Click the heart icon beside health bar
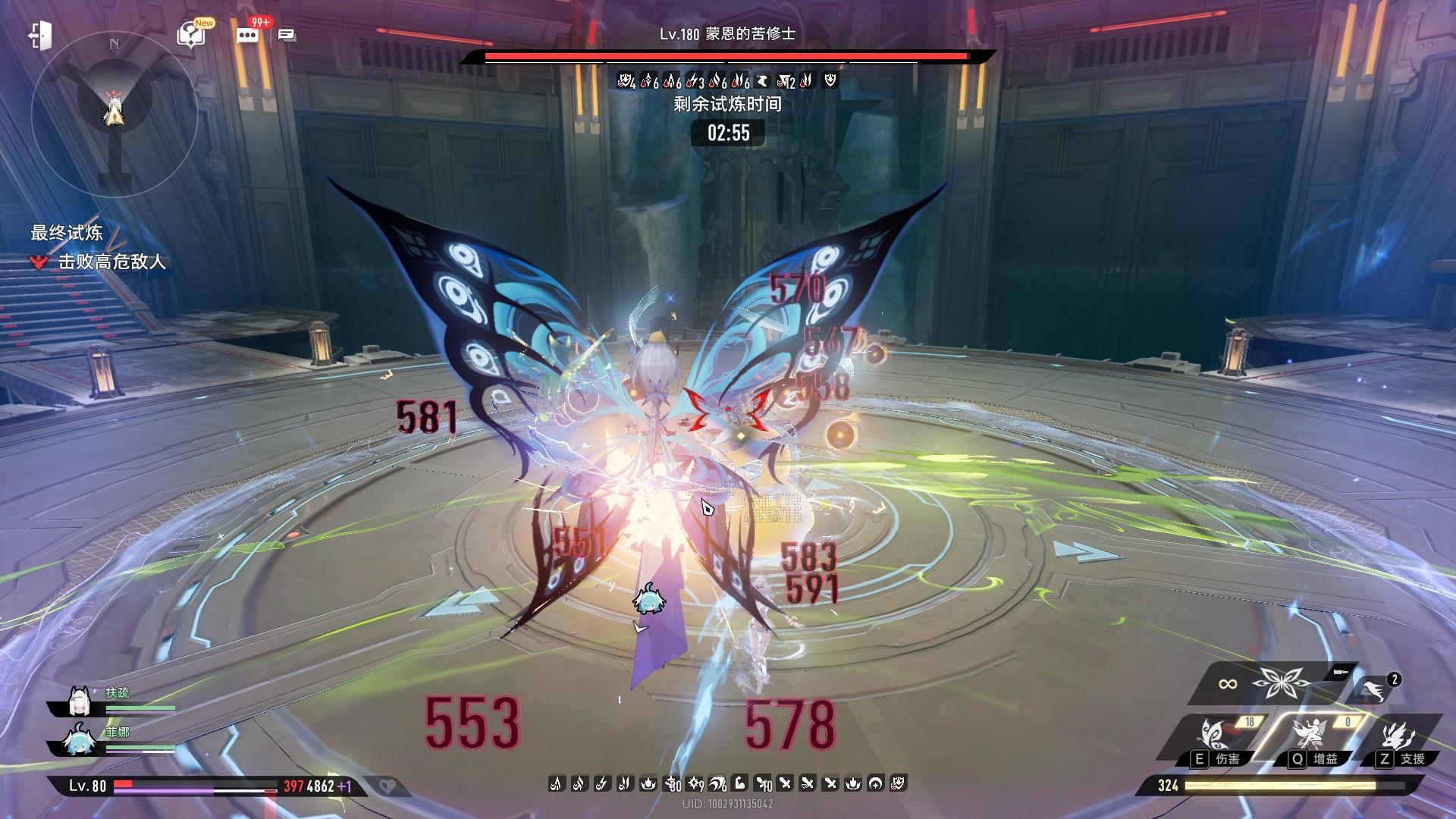 (x=388, y=786)
